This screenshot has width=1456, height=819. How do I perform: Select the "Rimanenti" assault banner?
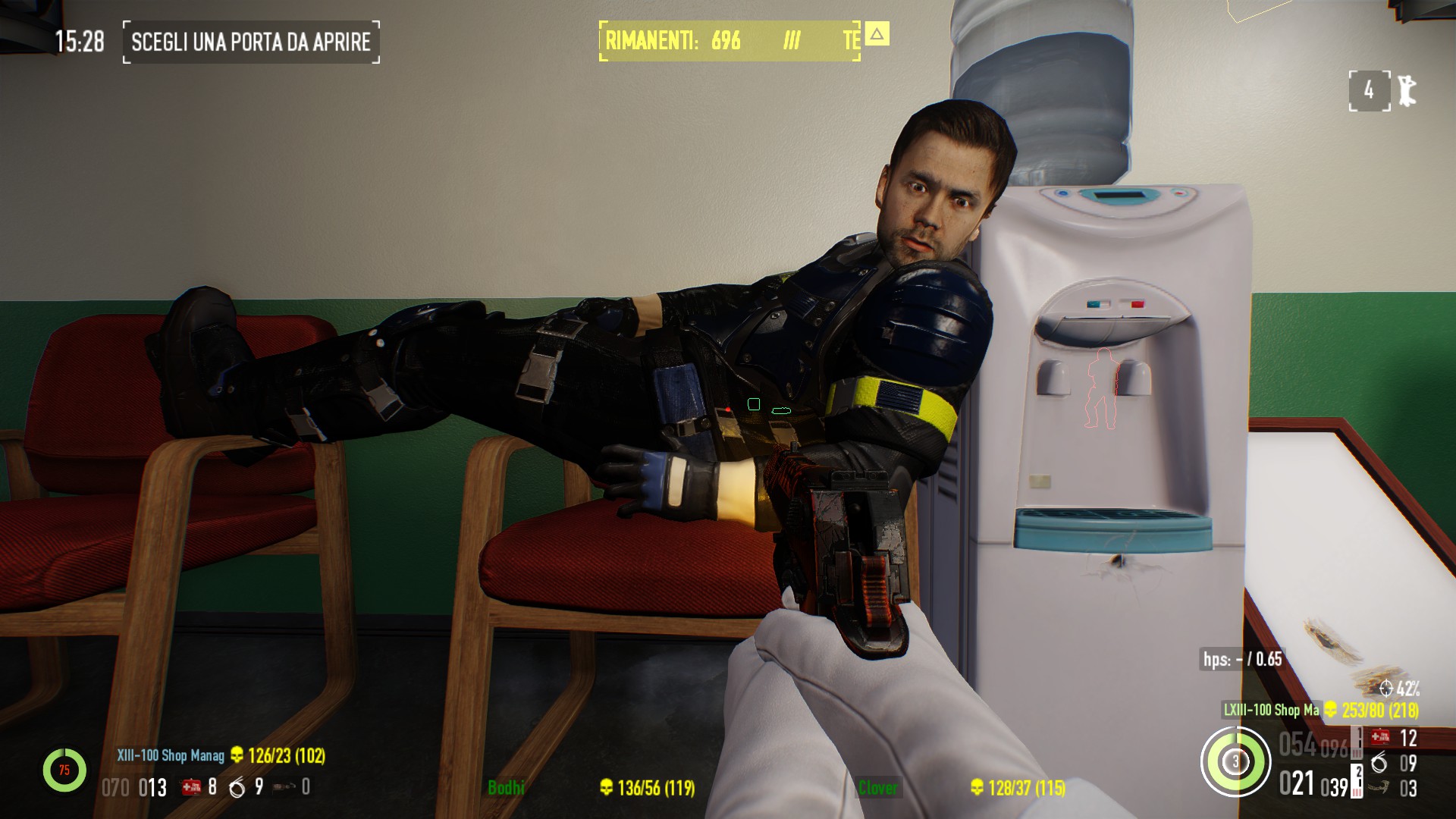coord(730,41)
